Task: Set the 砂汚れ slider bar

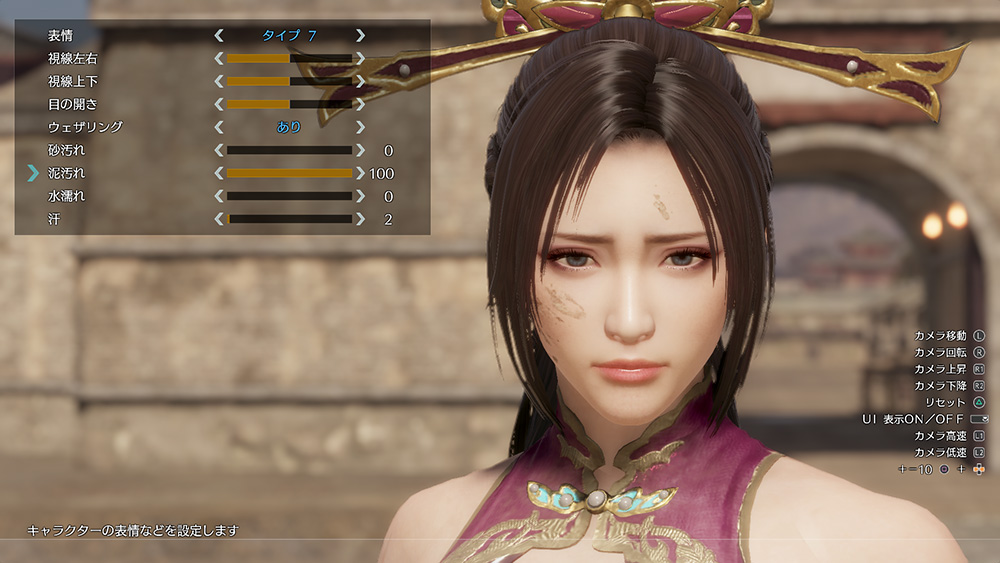Action: (x=289, y=150)
